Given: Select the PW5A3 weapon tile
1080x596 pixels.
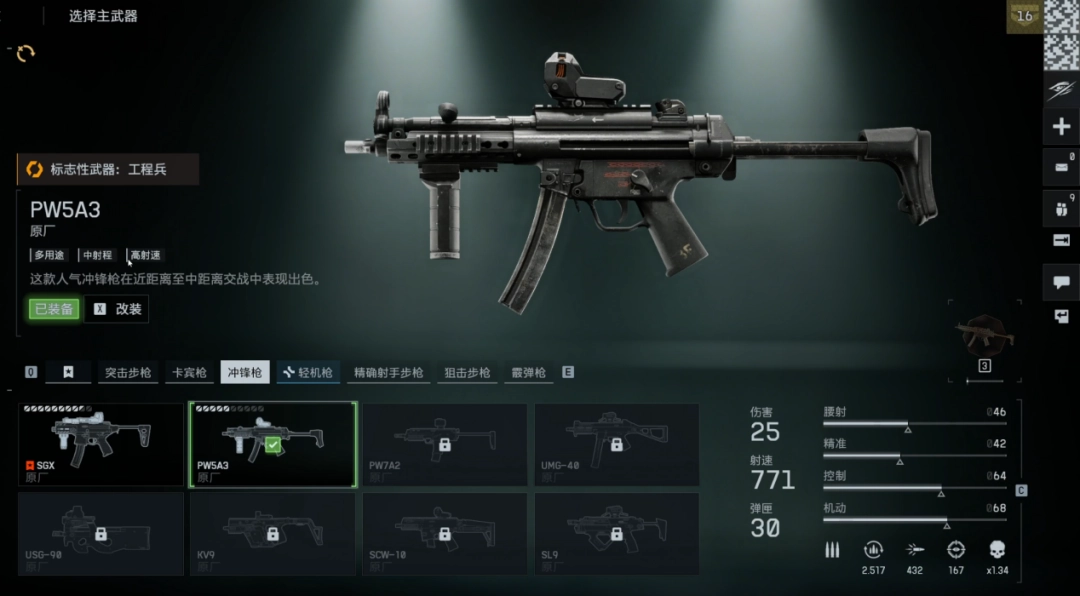Looking at the screenshot, I should pos(272,444).
